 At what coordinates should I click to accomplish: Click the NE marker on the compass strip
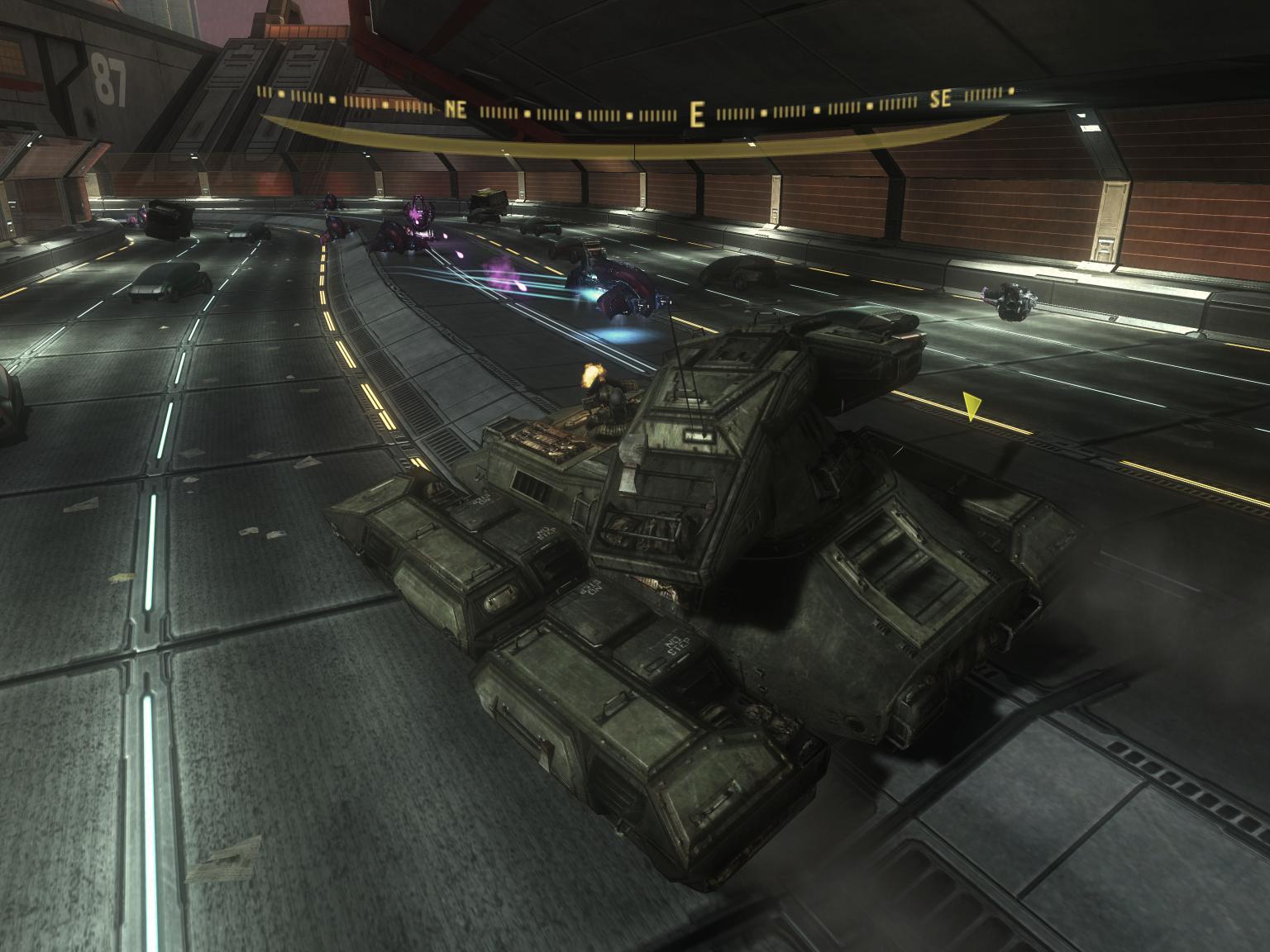456,107
